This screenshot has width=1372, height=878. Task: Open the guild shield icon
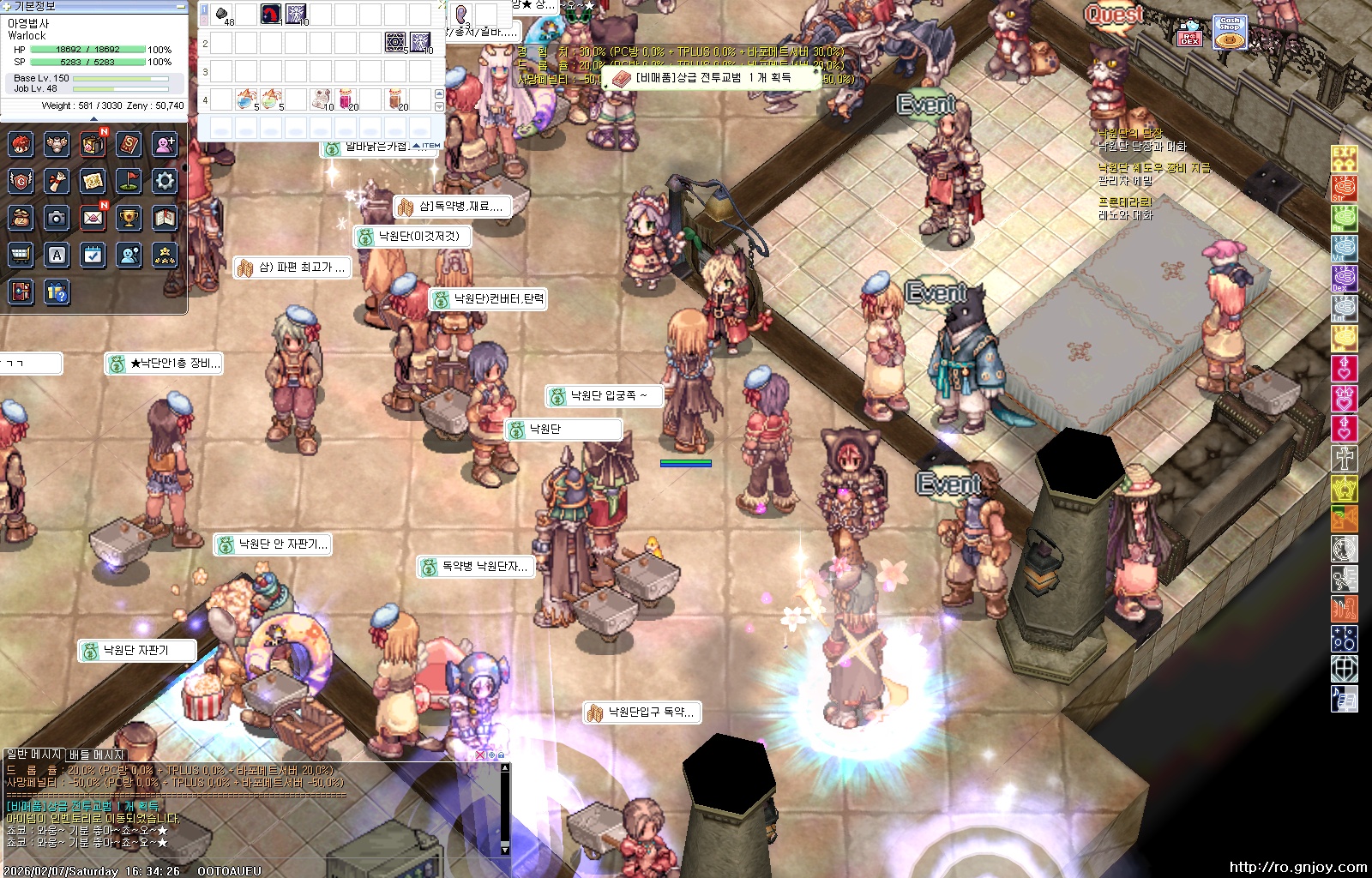coord(21,180)
